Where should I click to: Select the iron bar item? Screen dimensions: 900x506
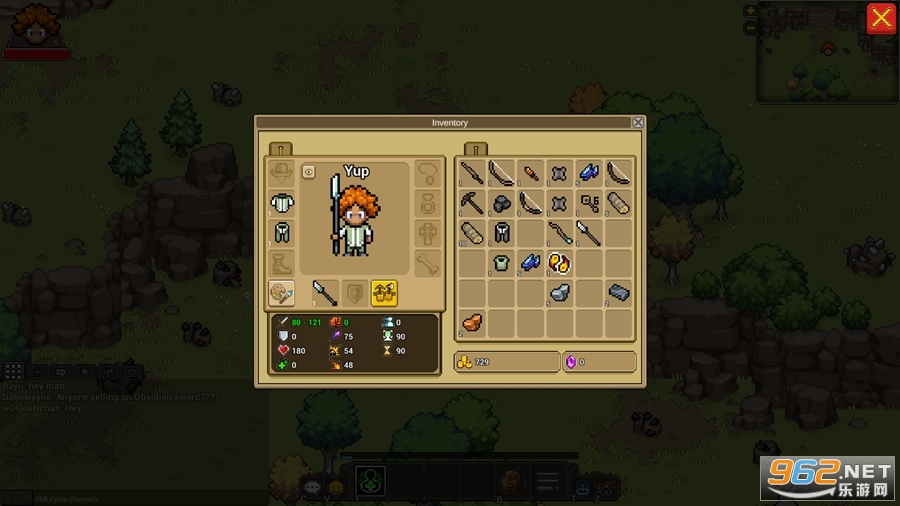(x=618, y=293)
